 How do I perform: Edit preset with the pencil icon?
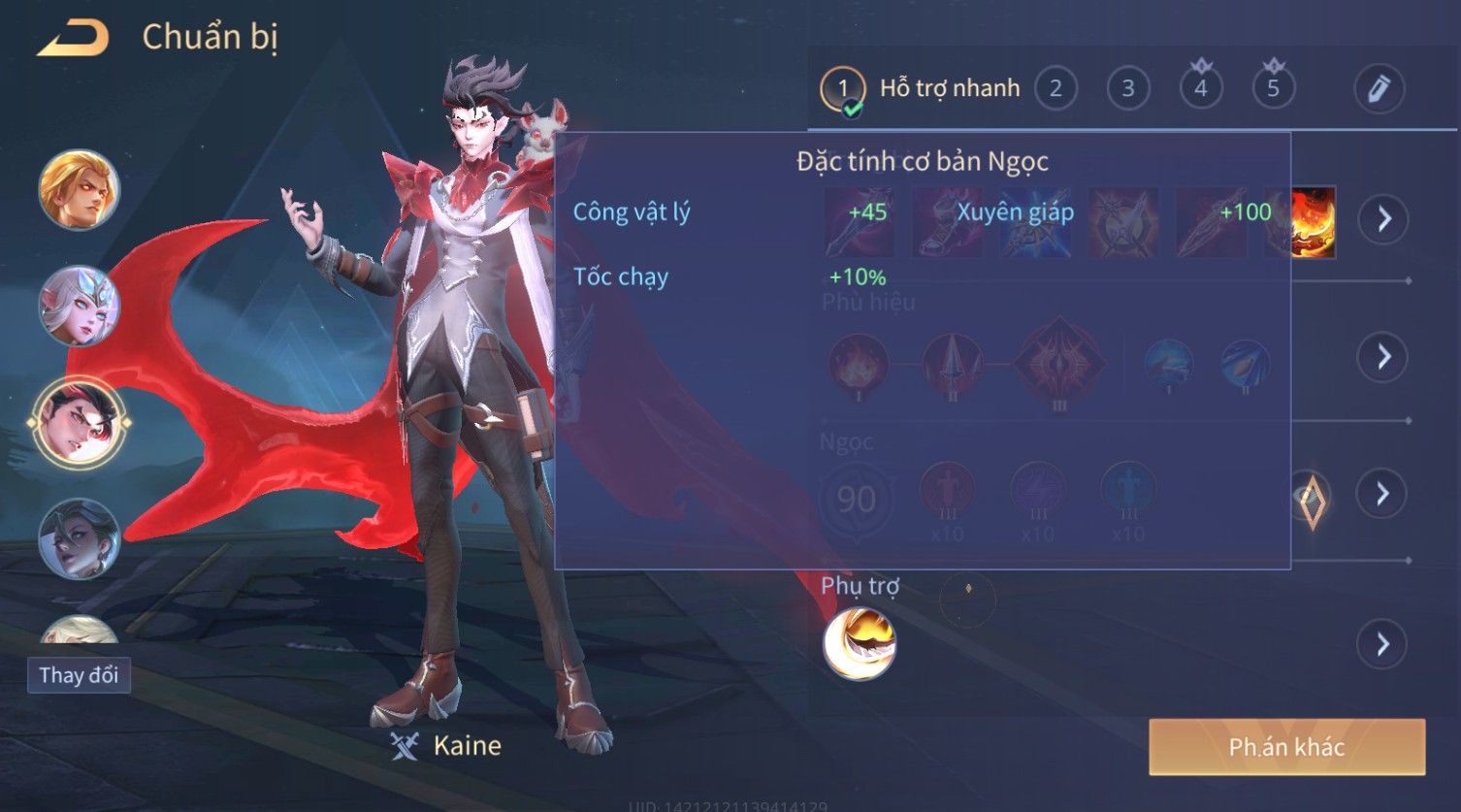[1379, 89]
